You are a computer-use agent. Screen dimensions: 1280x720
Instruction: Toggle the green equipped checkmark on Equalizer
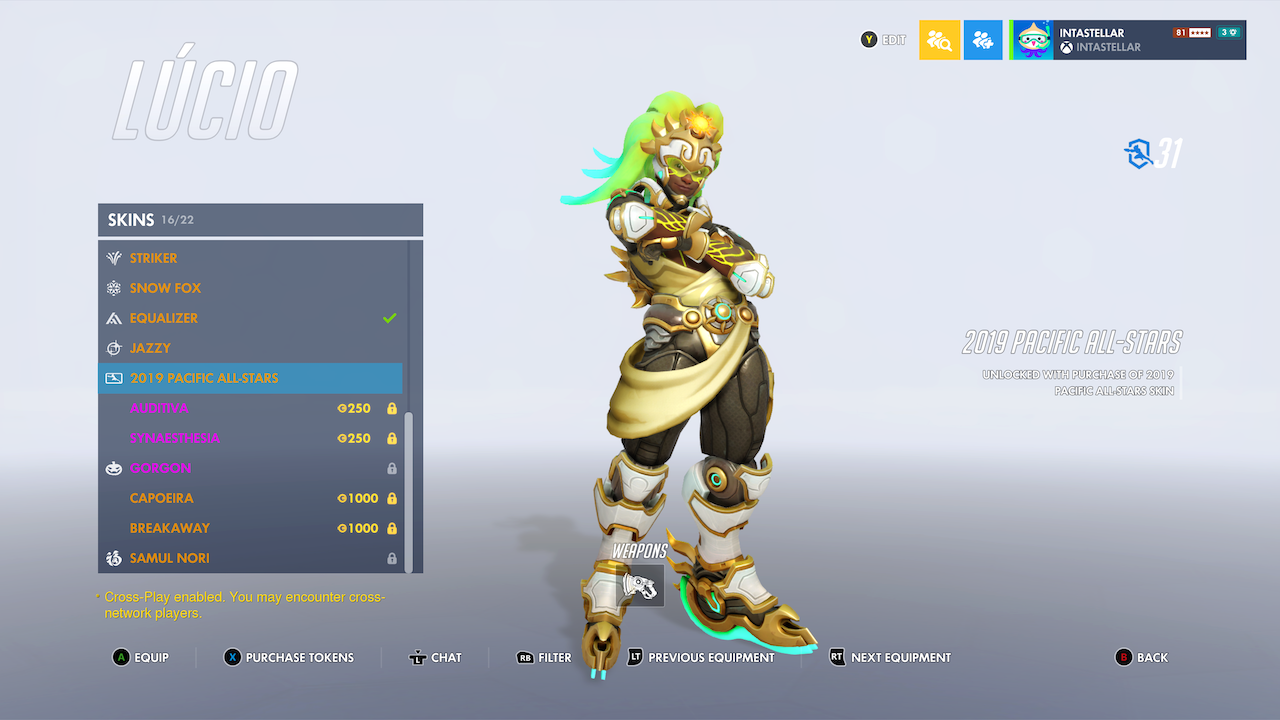pyautogui.click(x=390, y=318)
